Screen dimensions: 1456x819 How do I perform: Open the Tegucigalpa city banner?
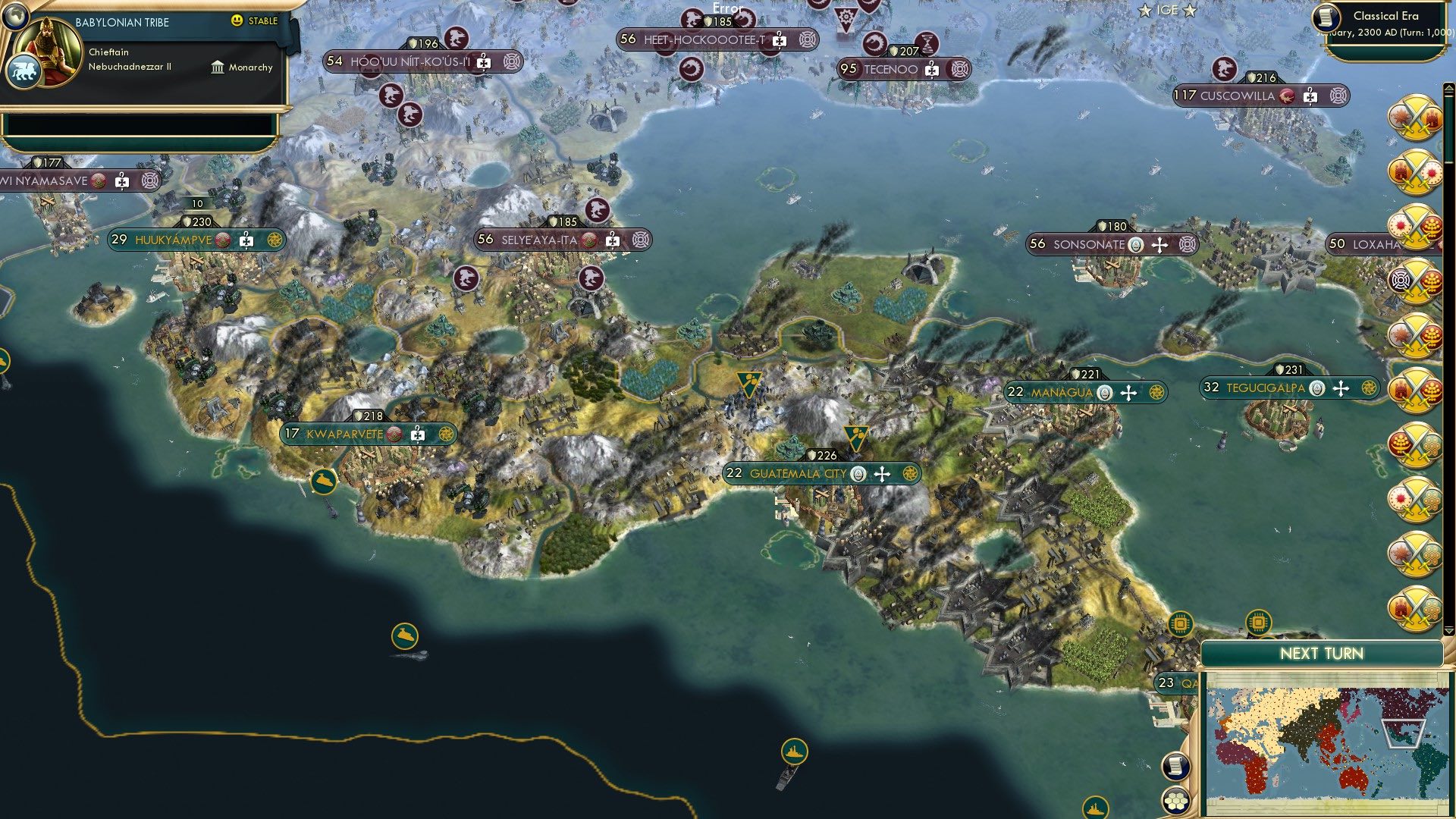(x=1265, y=388)
